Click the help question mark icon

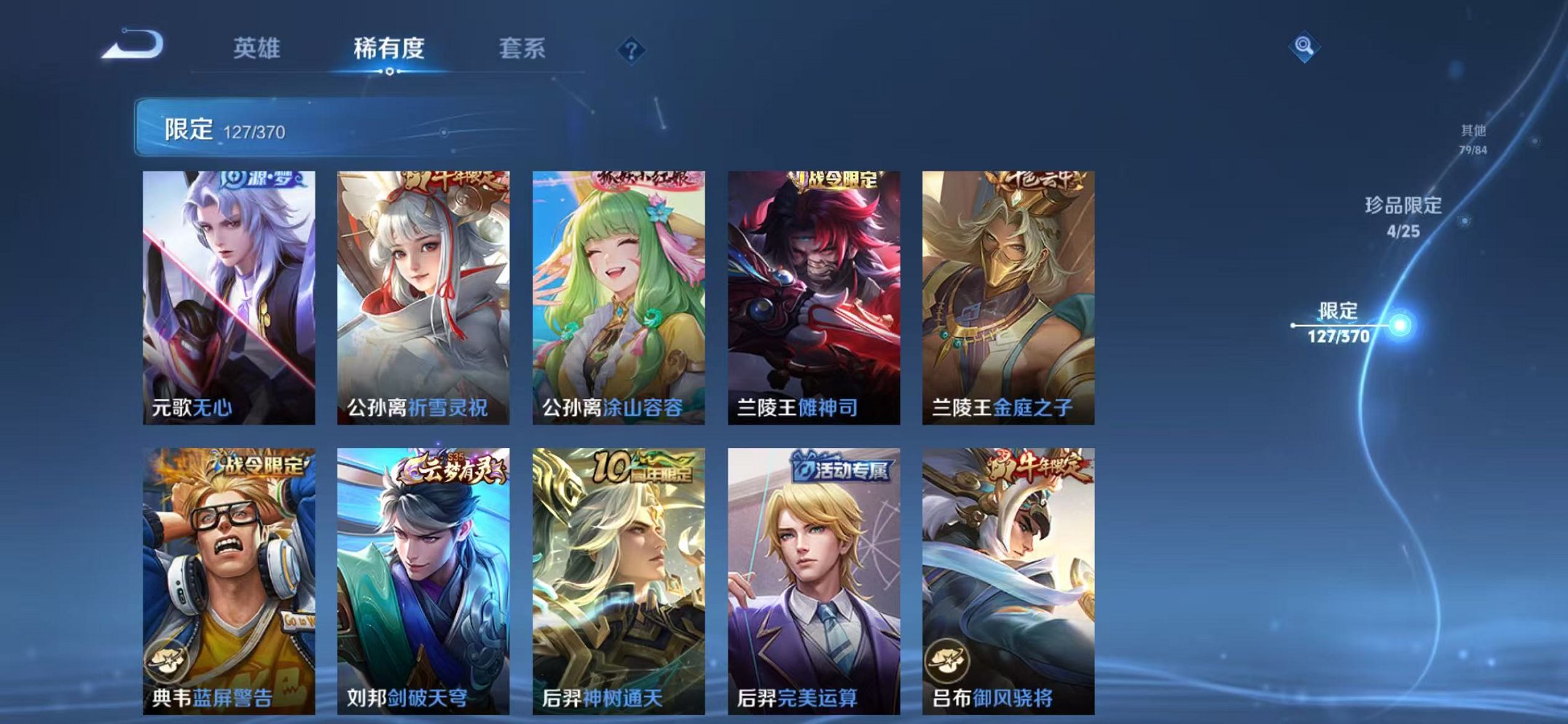[x=631, y=50]
